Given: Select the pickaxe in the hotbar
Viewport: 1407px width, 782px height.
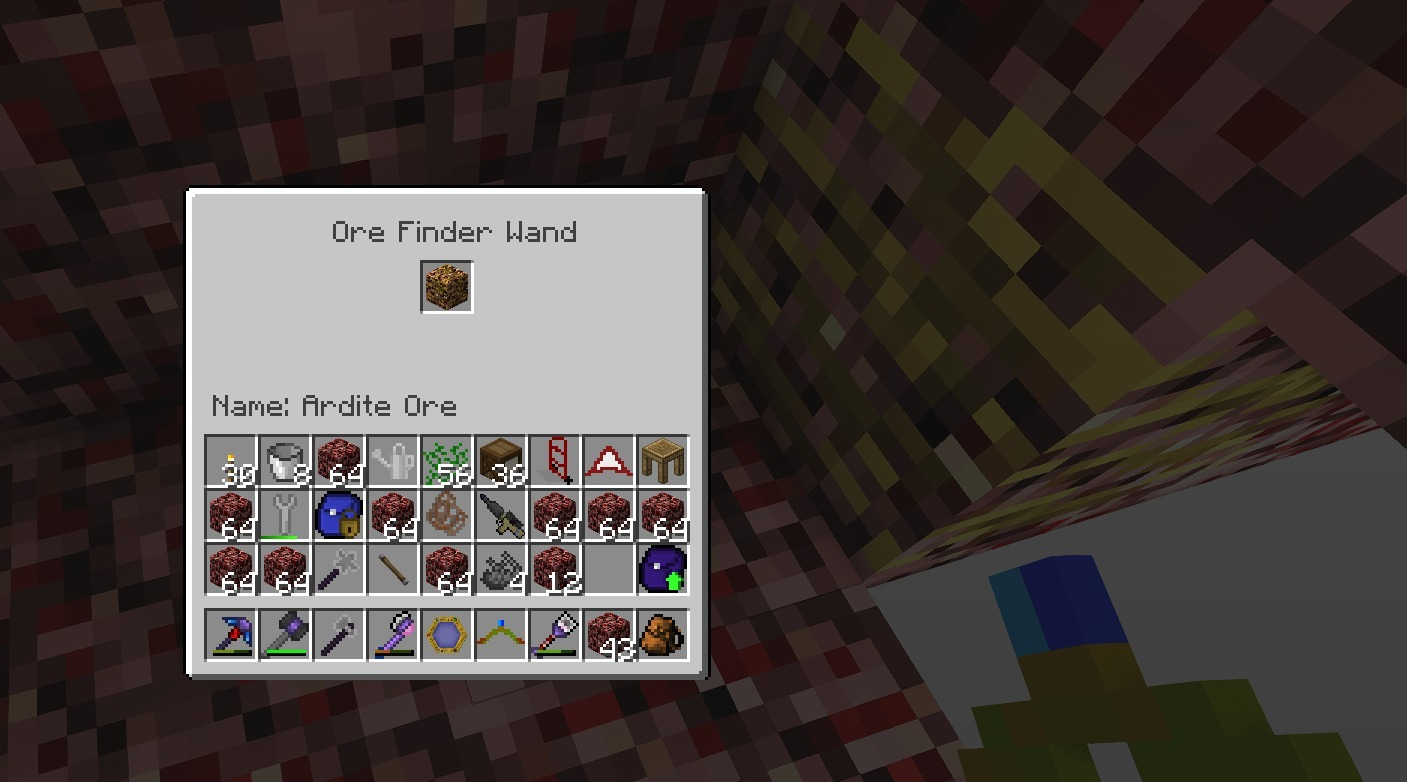Looking at the screenshot, I should [230, 634].
